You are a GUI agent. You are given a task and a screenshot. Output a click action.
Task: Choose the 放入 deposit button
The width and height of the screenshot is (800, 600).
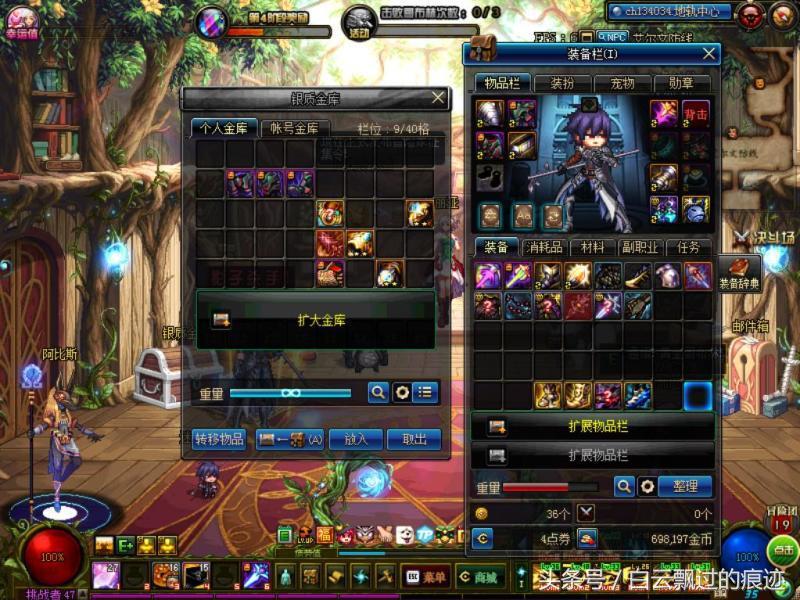356,439
